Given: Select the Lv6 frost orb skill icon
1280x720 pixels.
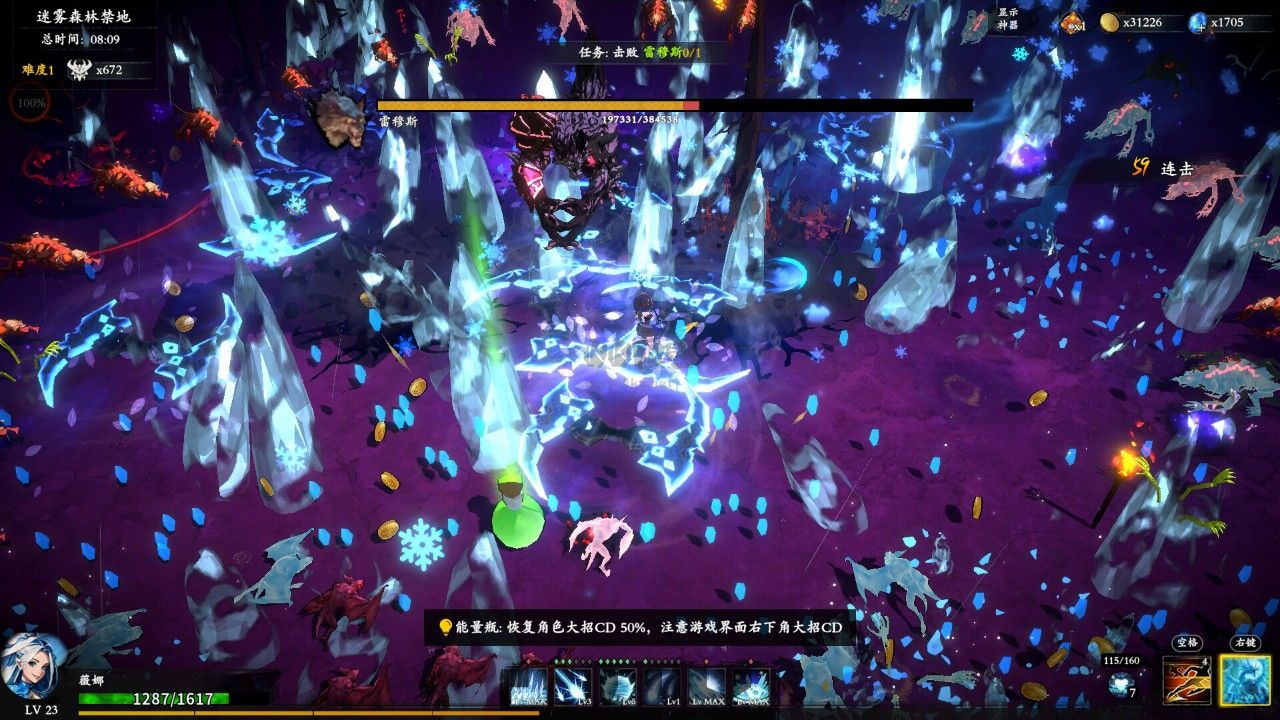Looking at the screenshot, I should coord(618,687).
